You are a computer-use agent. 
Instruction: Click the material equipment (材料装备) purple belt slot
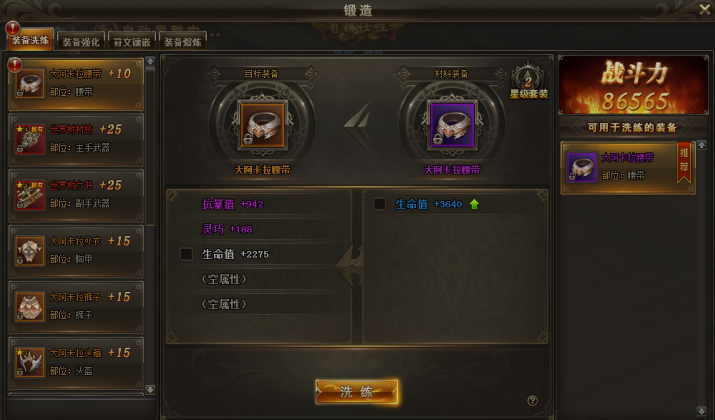[x=451, y=125]
